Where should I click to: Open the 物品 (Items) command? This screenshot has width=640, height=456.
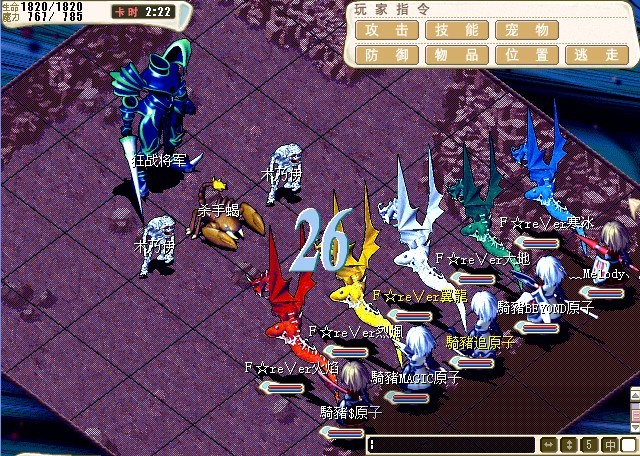click(456, 55)
